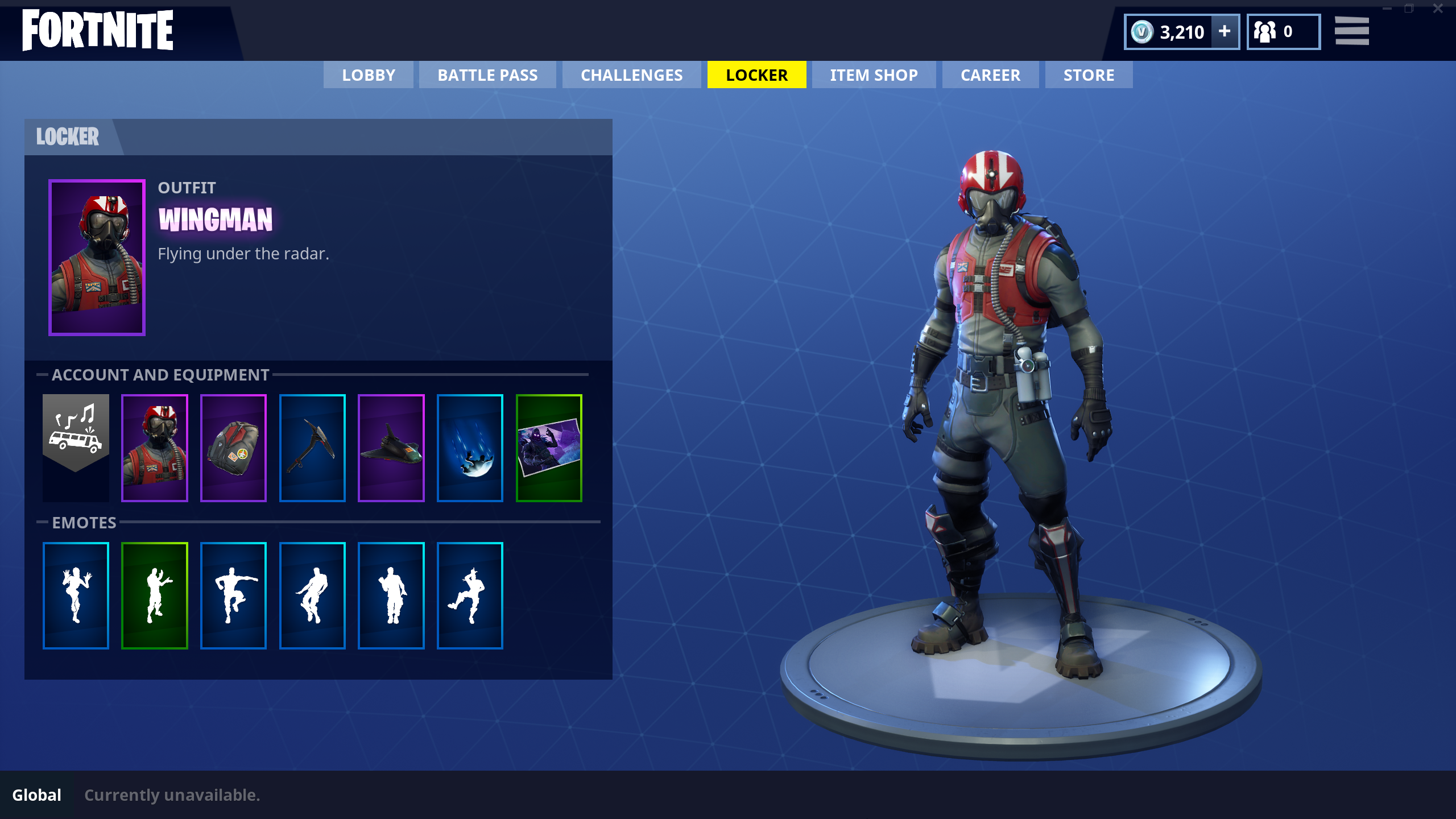Screen dimensions: 1456x819
Task: Open the Battle Pass tab
Action: click(487, 75)
